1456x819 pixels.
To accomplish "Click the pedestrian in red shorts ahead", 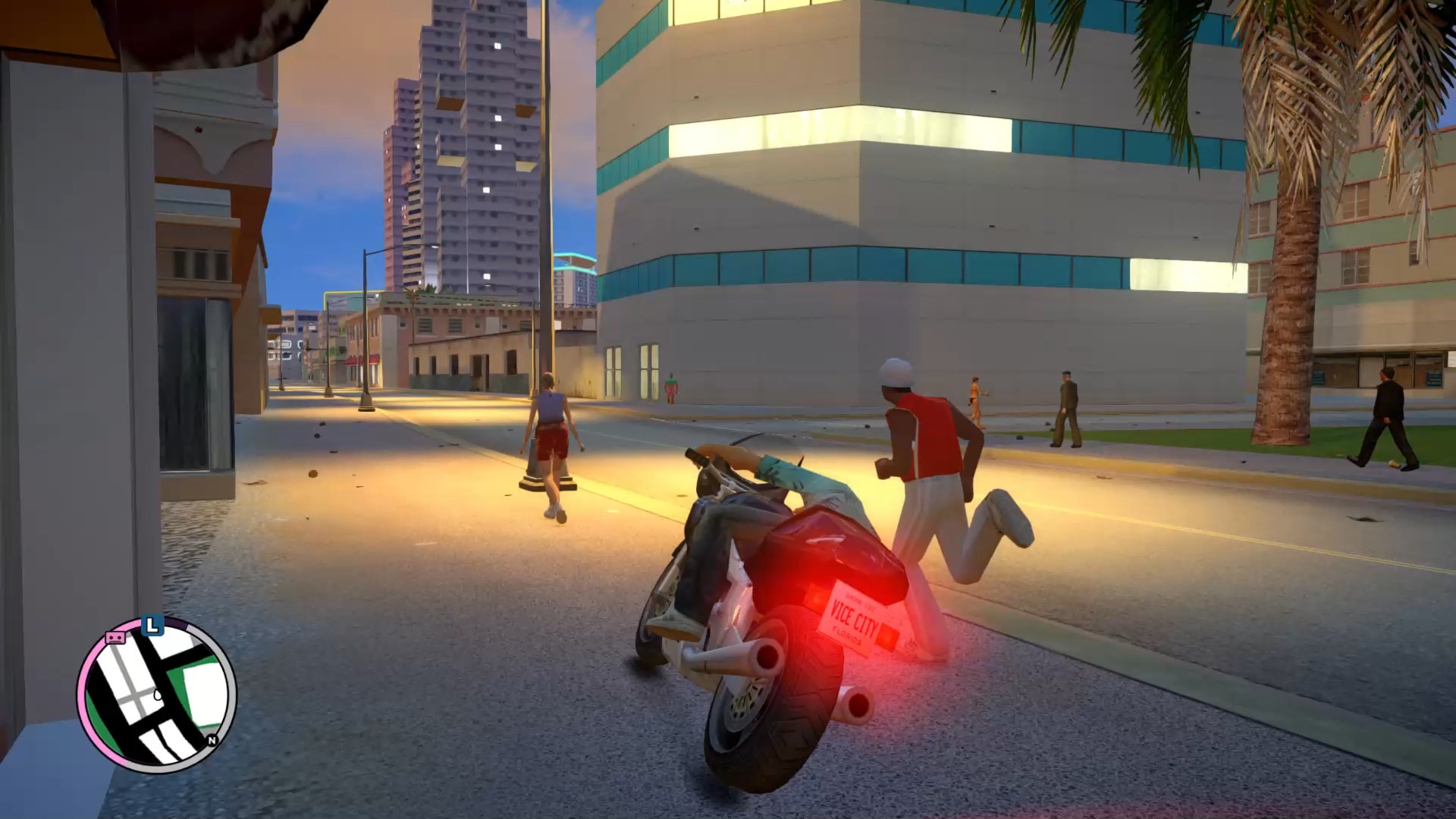I will 551,440.
